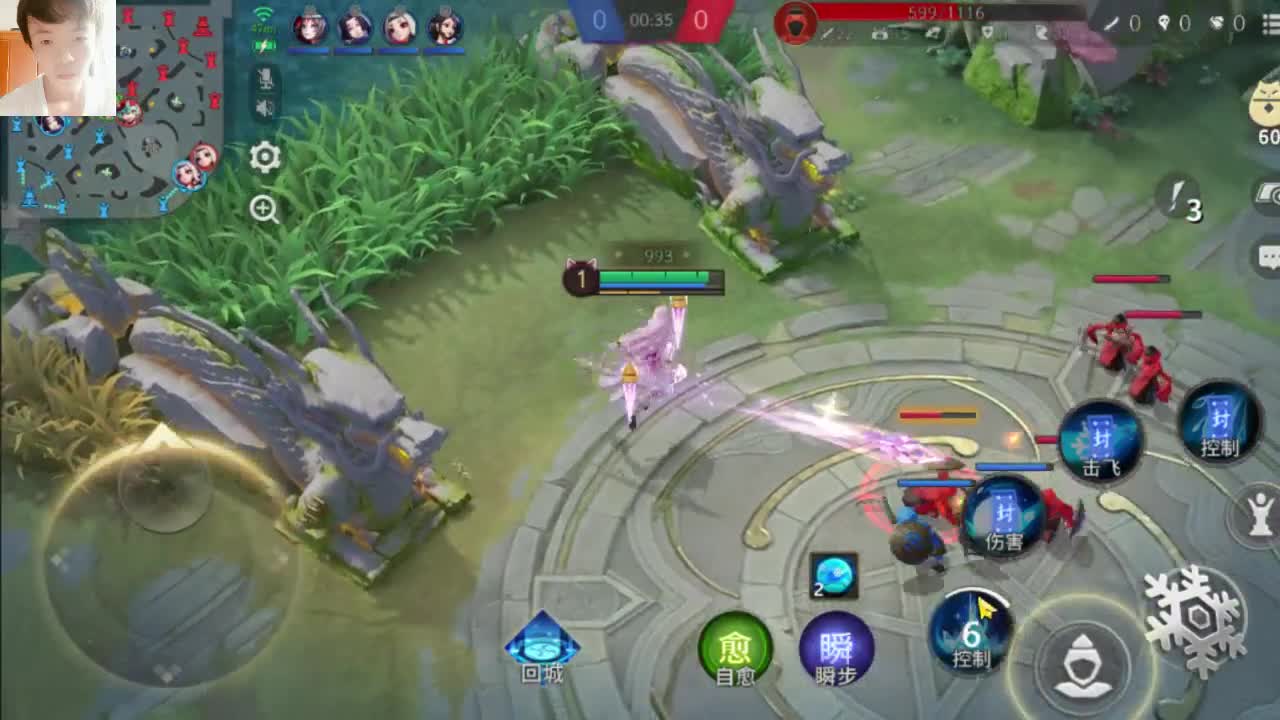The image size is (1280, 720).
Task: Cast the 瞬步 dash spell
Action: coord(837,651)
